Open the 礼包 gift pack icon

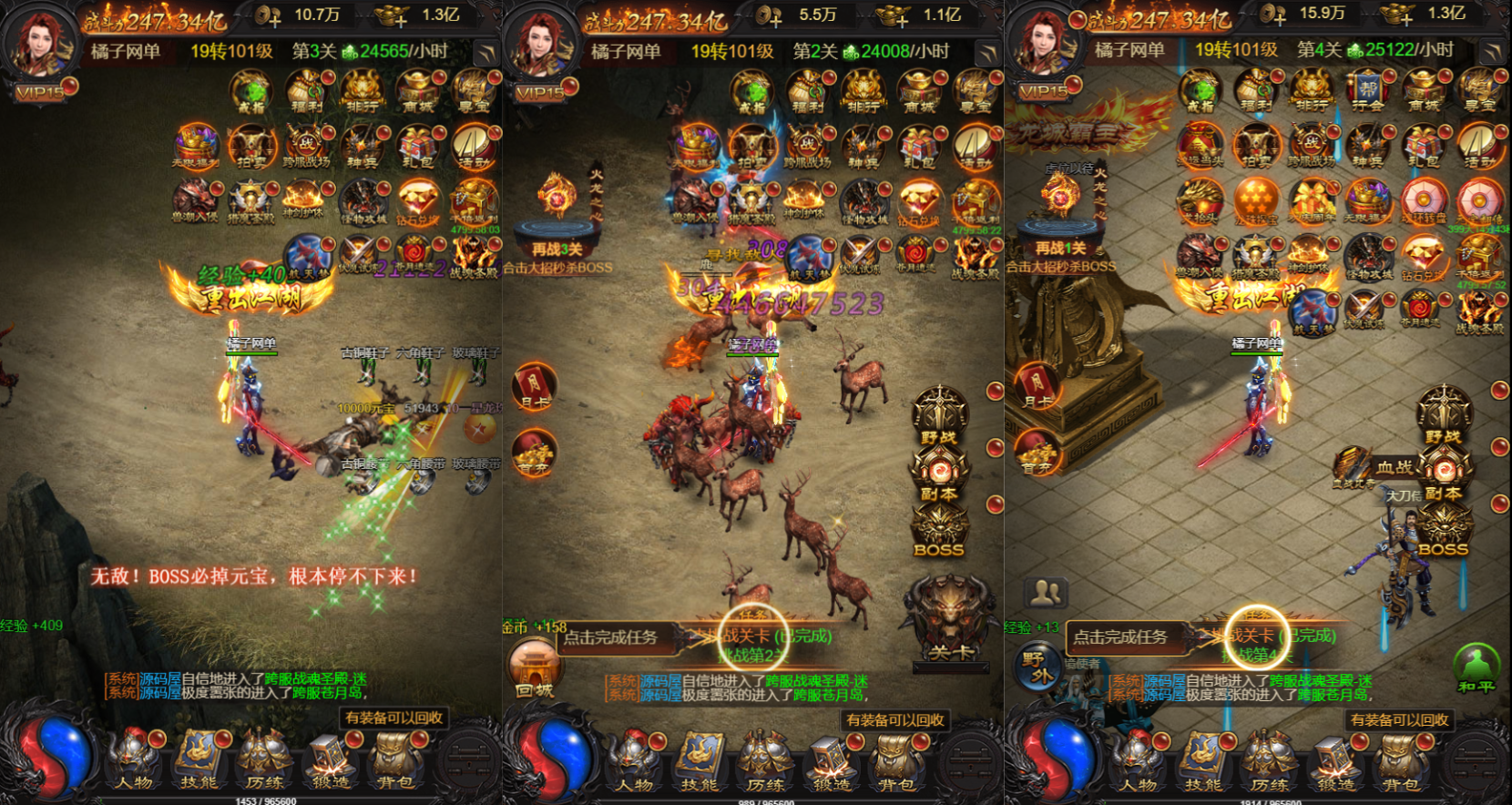tap(416, 144)
